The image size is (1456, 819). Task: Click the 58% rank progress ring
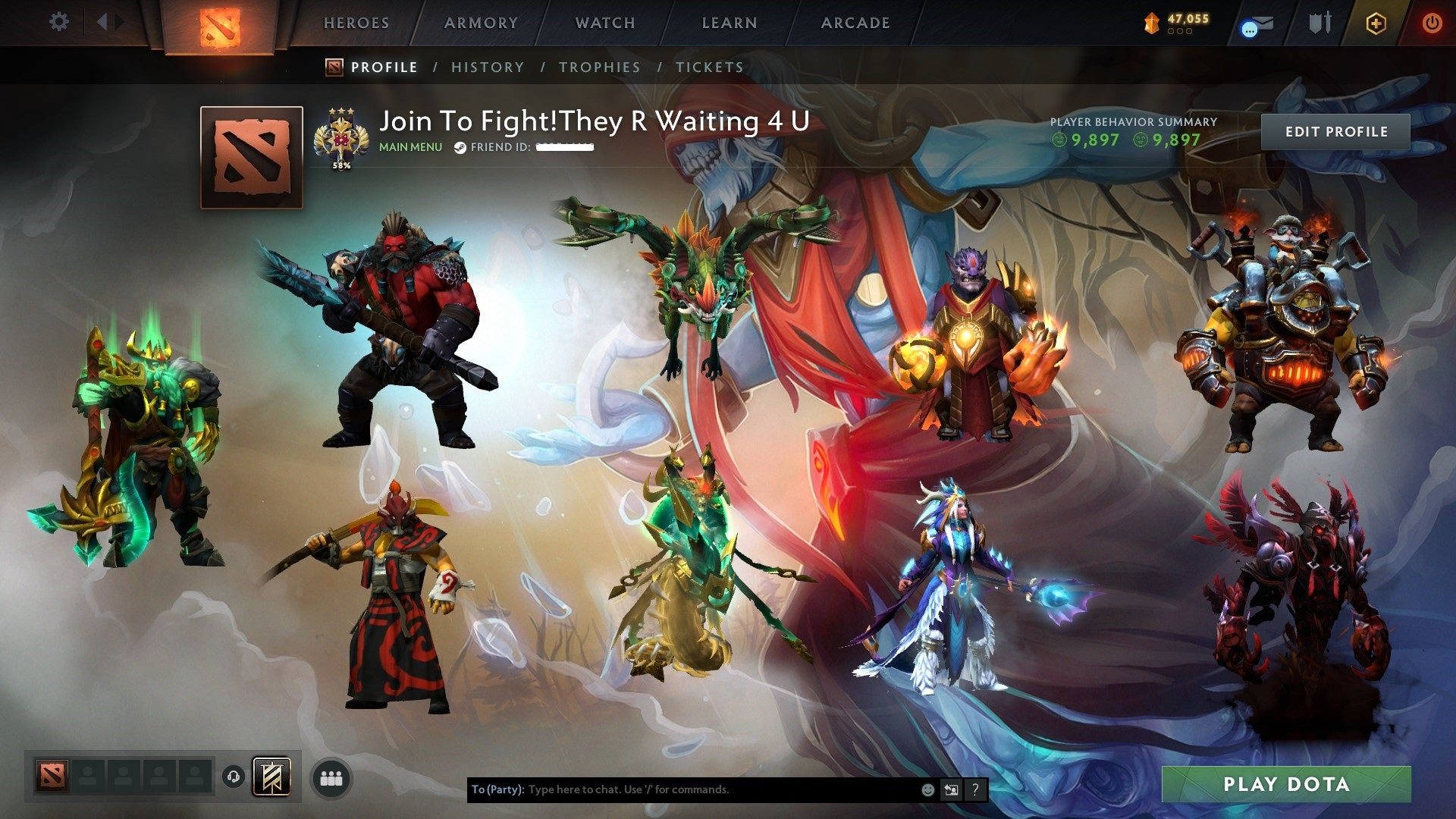[x=340, y=138]
